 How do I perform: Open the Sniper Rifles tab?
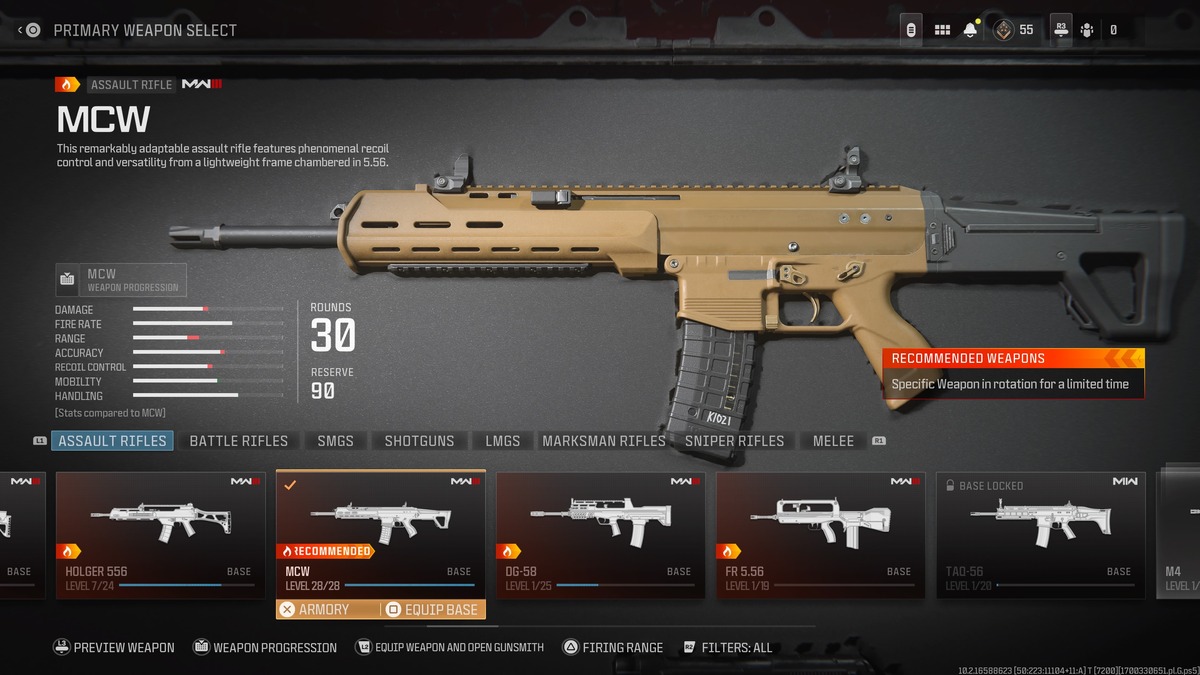(x=734, y=441)
